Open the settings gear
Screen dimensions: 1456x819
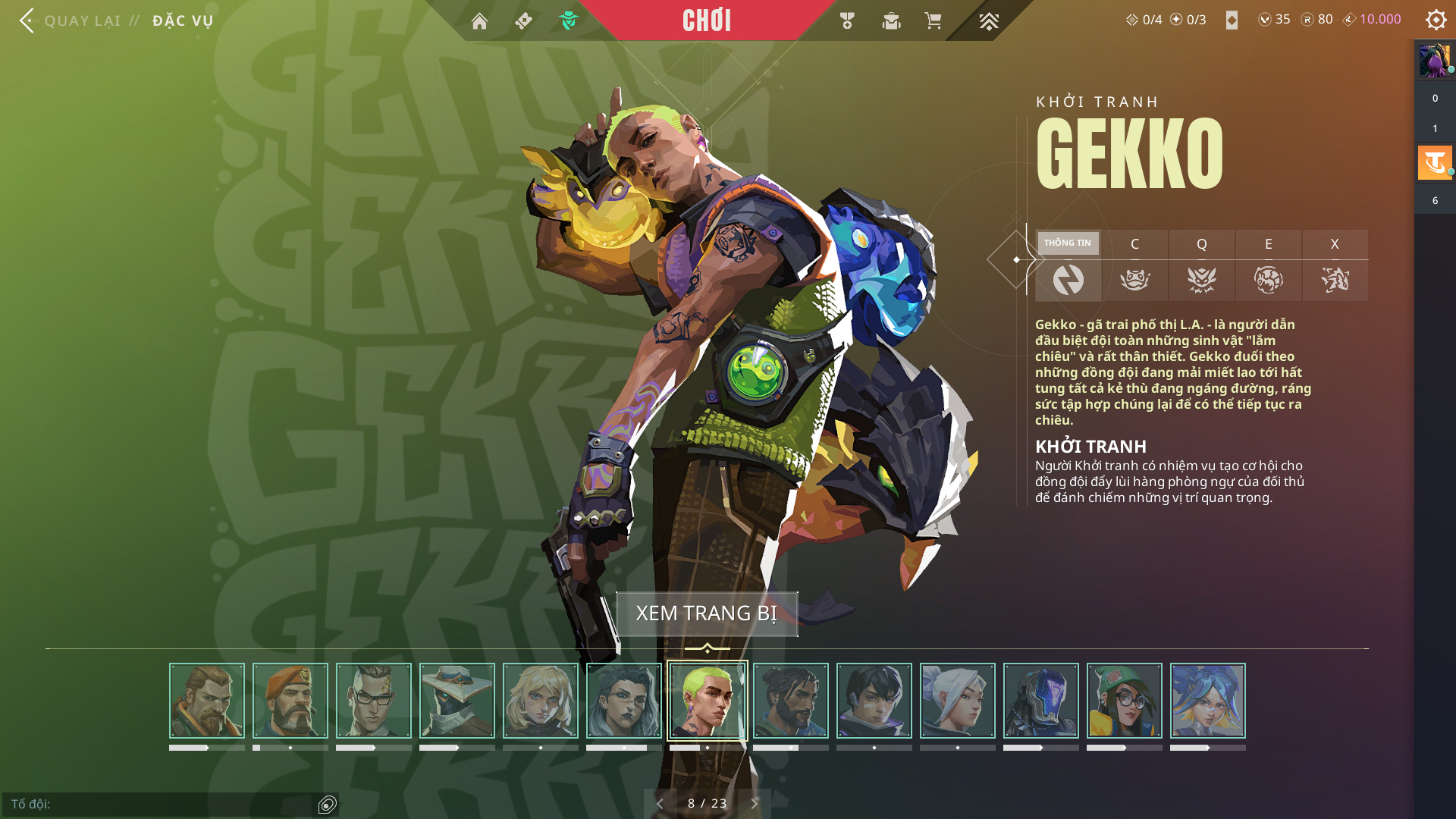pos(1436,20)
